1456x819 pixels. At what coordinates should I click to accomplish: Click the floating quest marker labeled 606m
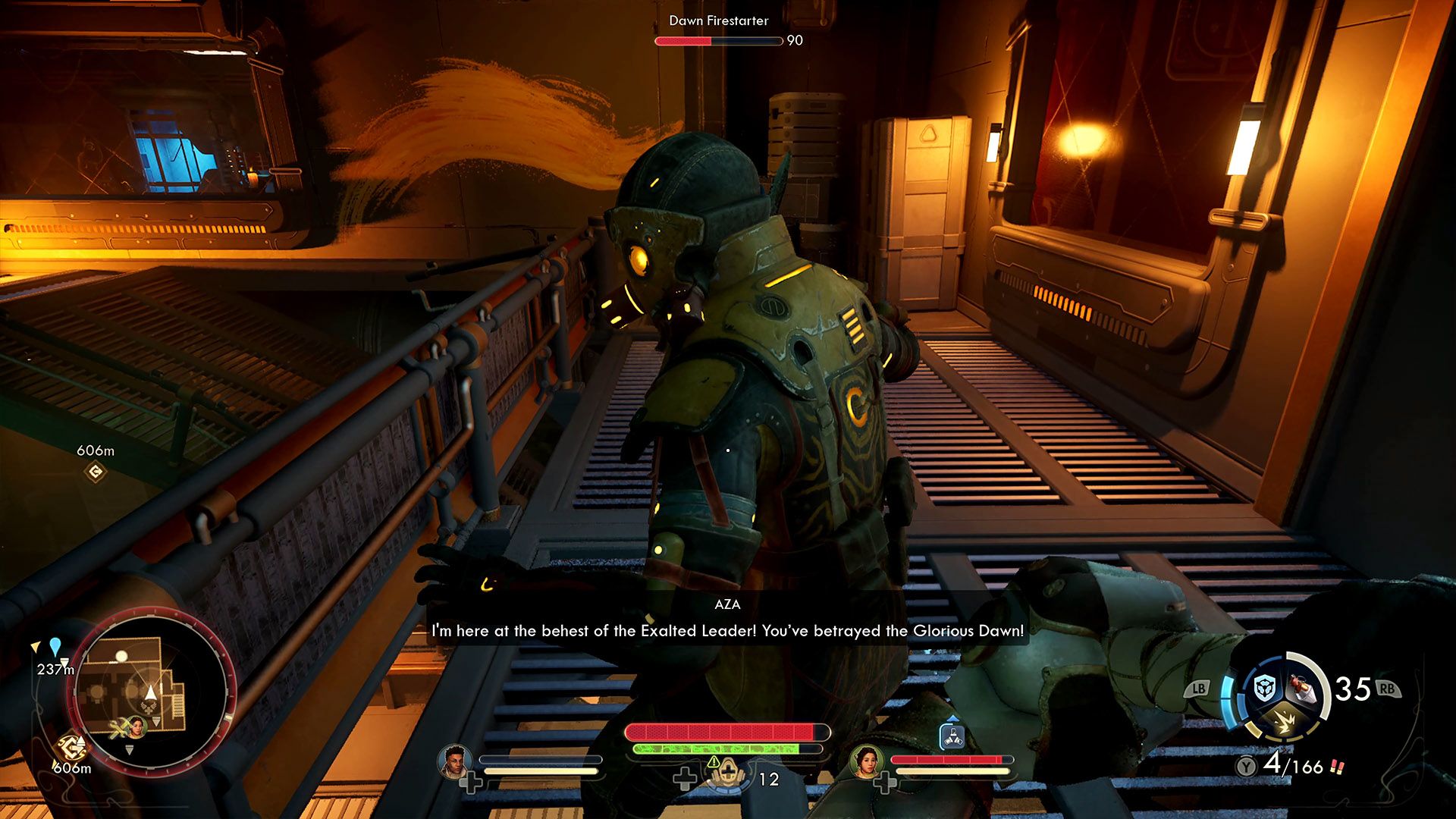pyautogui.click(x=96, y=472)
